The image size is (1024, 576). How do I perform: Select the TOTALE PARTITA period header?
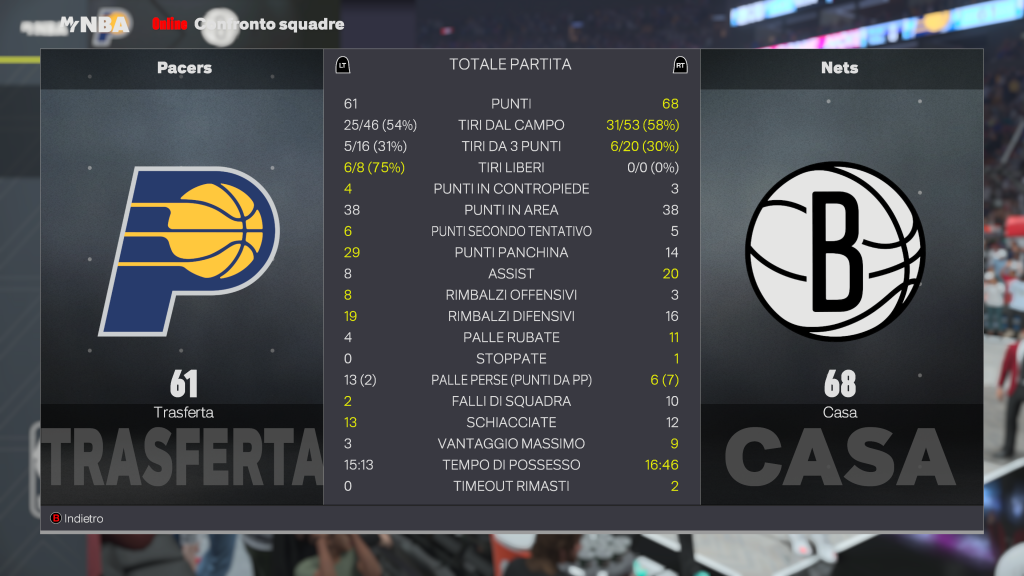coord(510,65)
